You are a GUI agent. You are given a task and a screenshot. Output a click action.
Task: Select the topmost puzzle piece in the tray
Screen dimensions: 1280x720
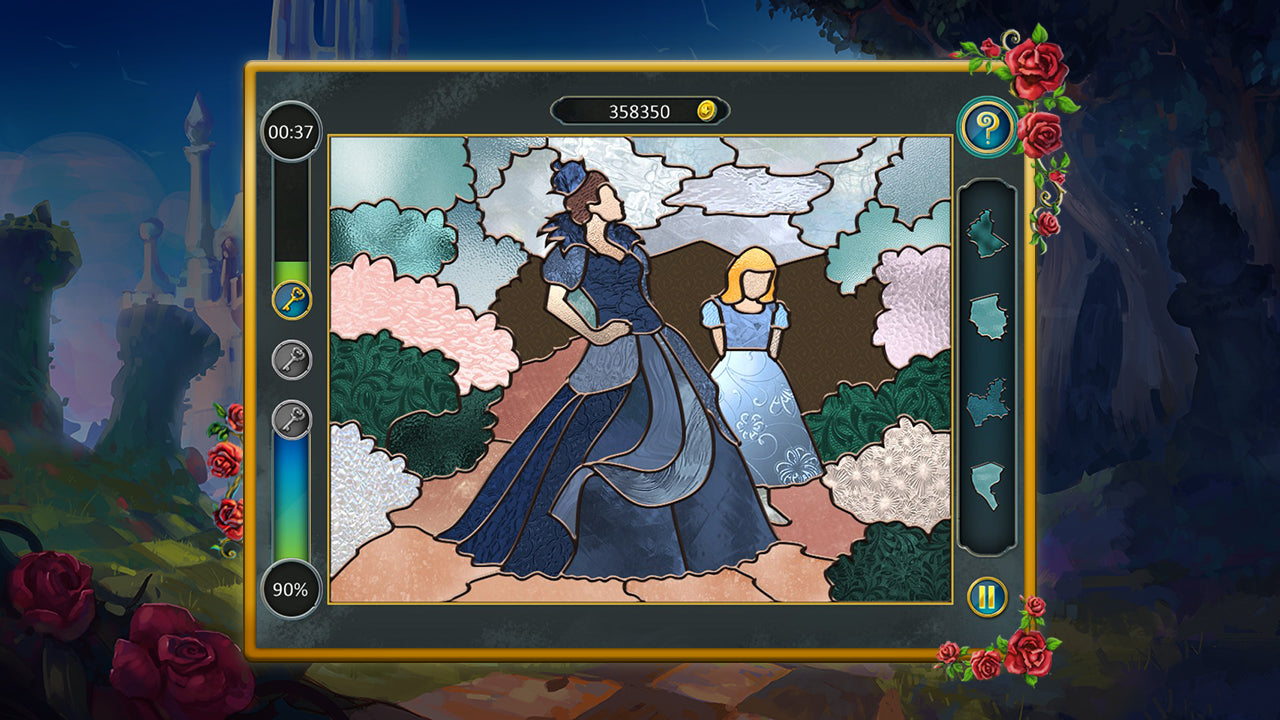(986, 230)
